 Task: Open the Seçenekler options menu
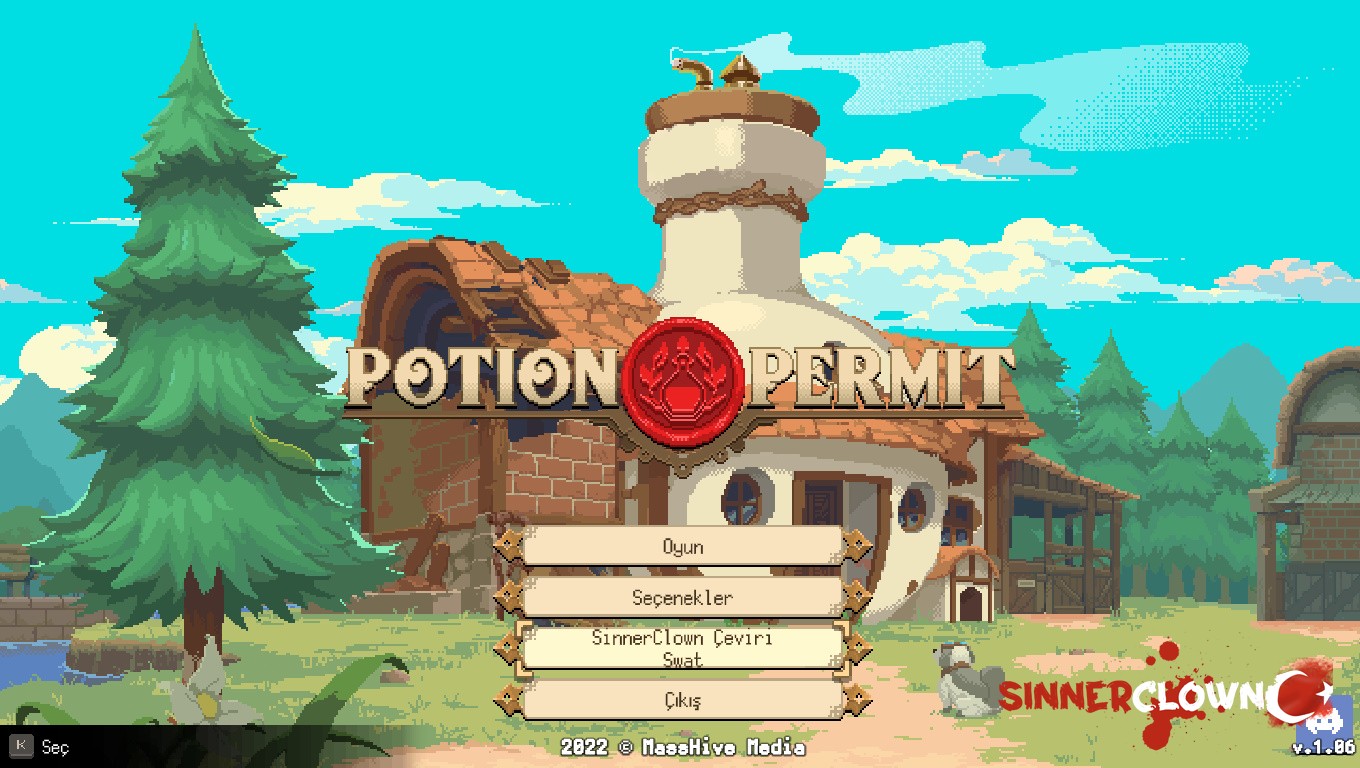(683, 598)
